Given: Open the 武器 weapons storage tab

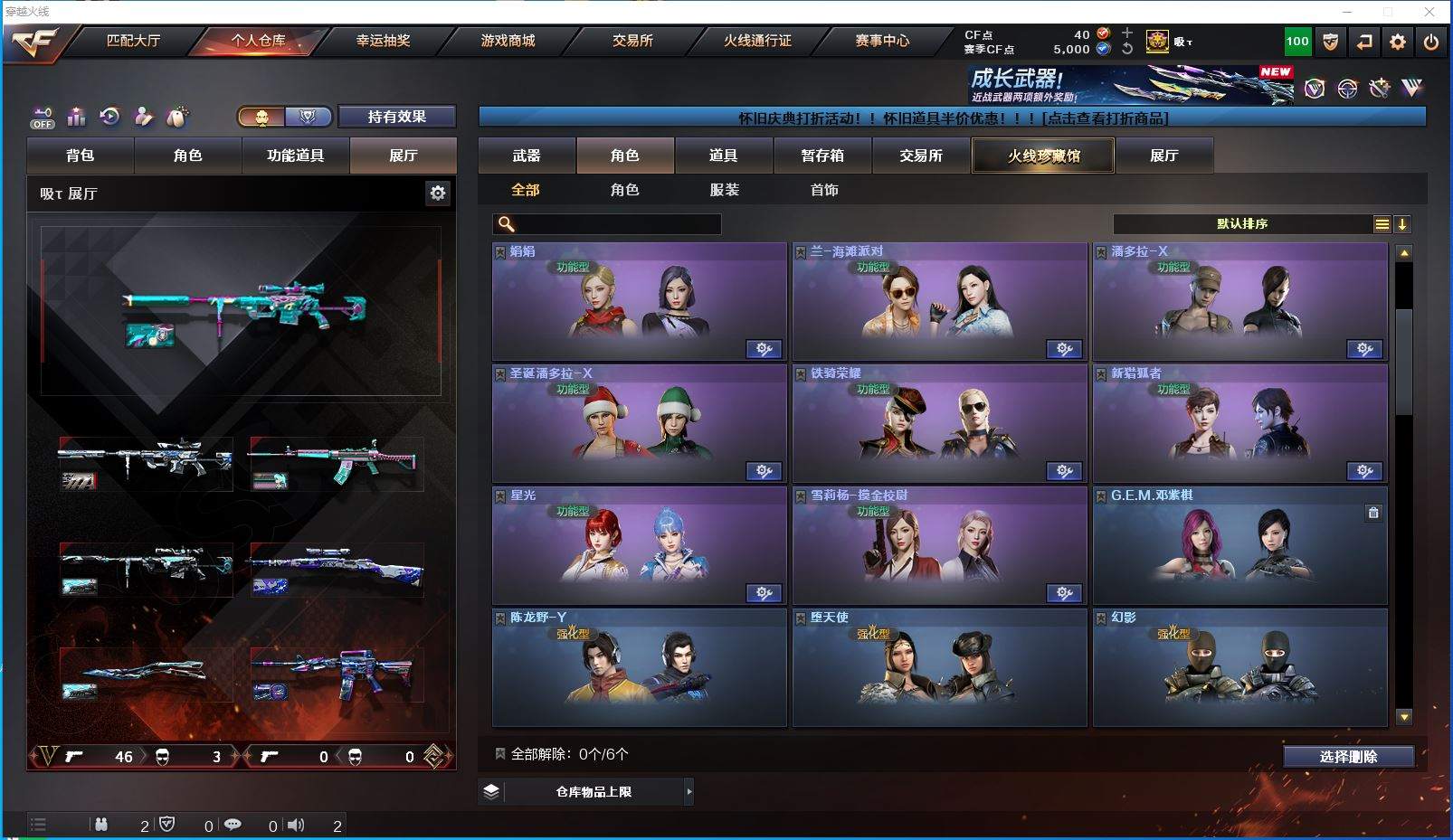Looking at the screenshot, I should click(527, 156).
